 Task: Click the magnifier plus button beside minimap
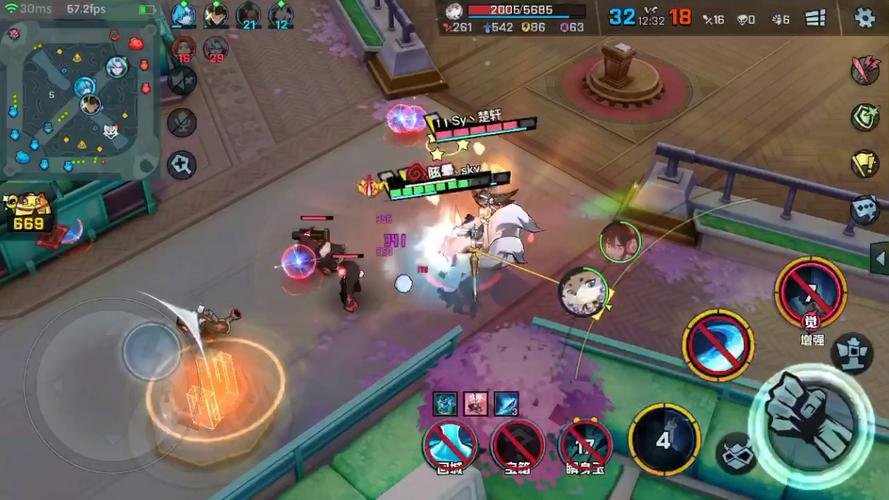coord(182,164)
